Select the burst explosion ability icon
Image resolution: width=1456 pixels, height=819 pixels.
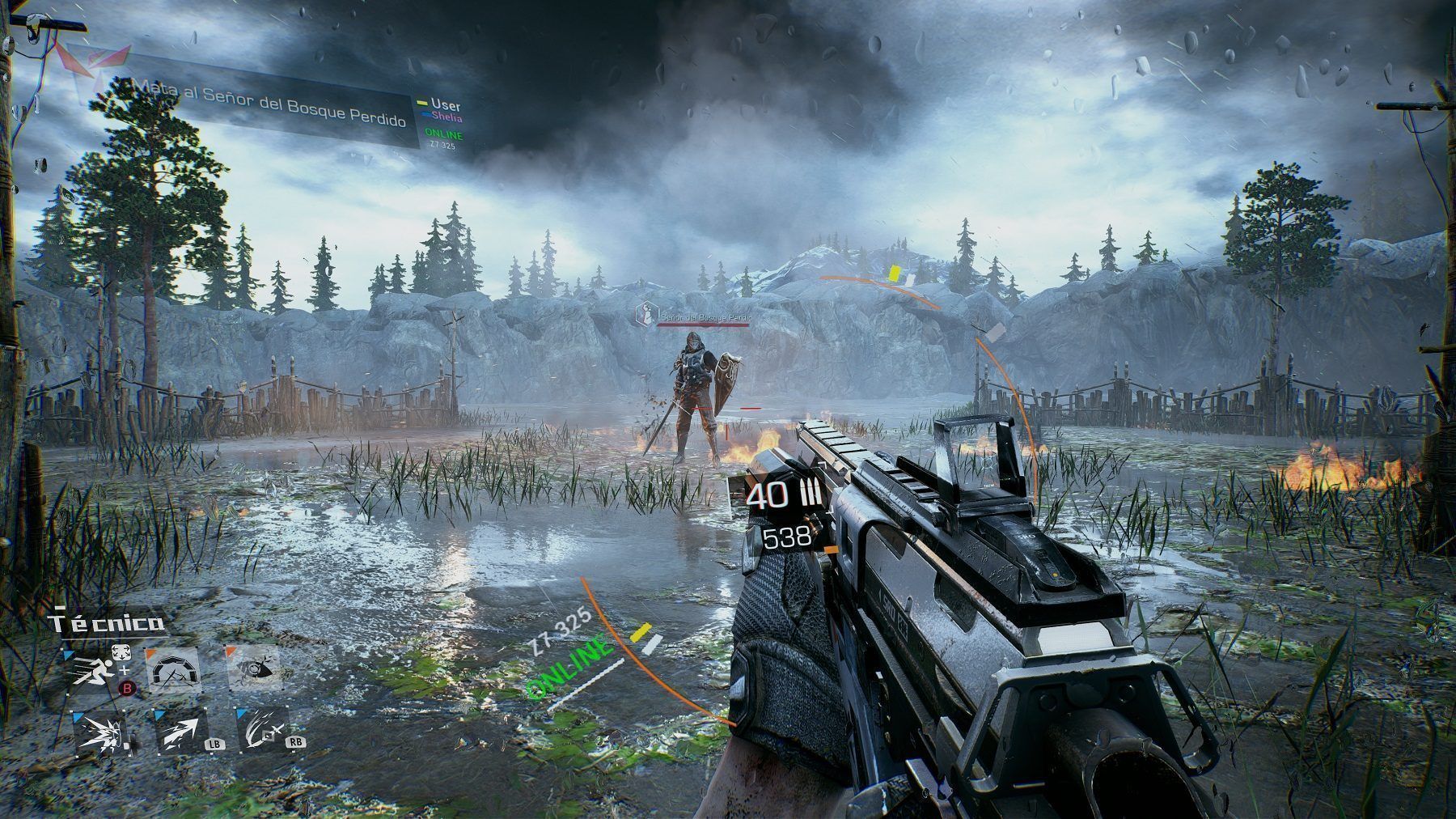click(x=99, y=732)
